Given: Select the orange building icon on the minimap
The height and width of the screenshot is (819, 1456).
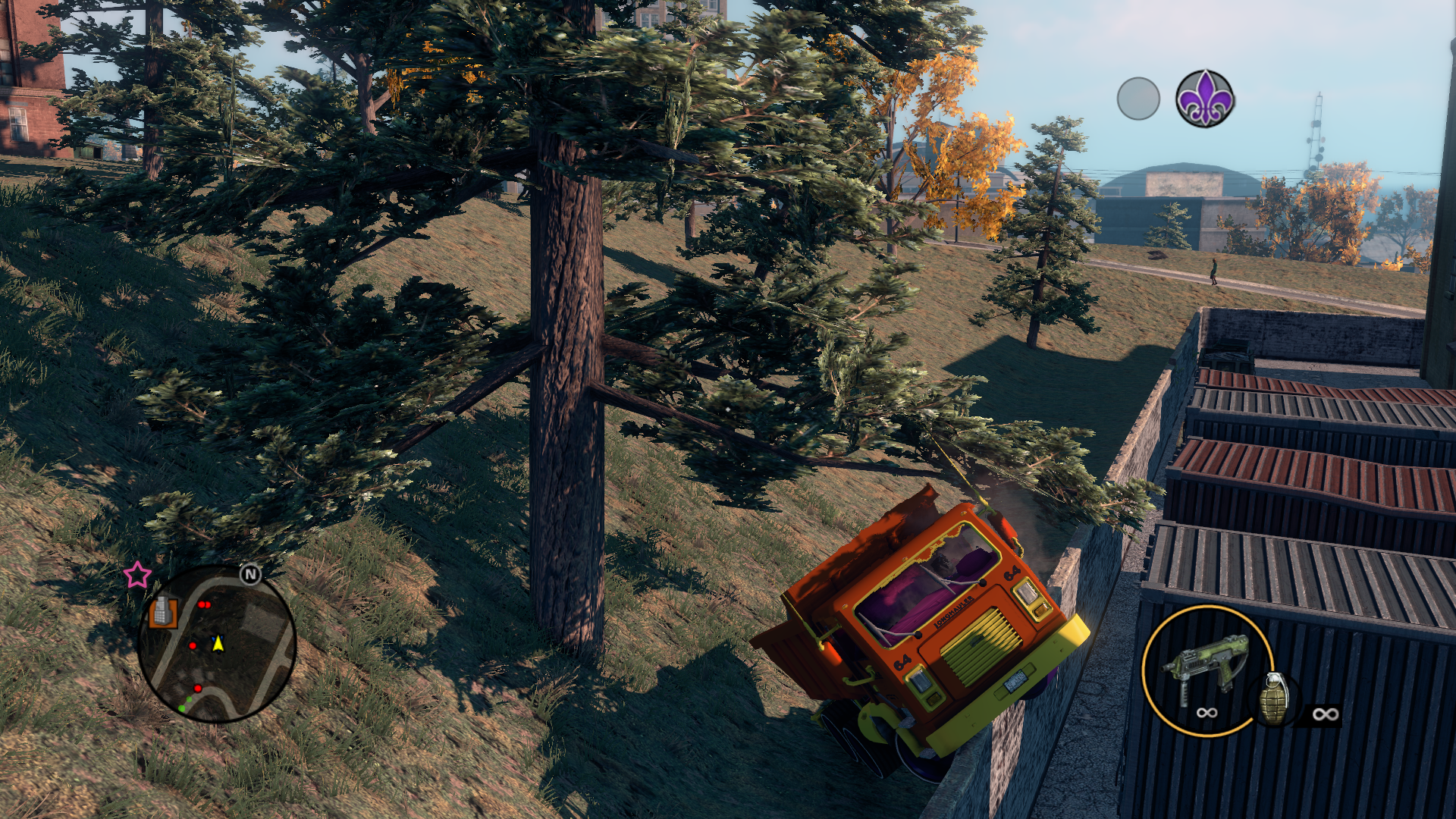Looking at the screenshot, I should 162,611.
